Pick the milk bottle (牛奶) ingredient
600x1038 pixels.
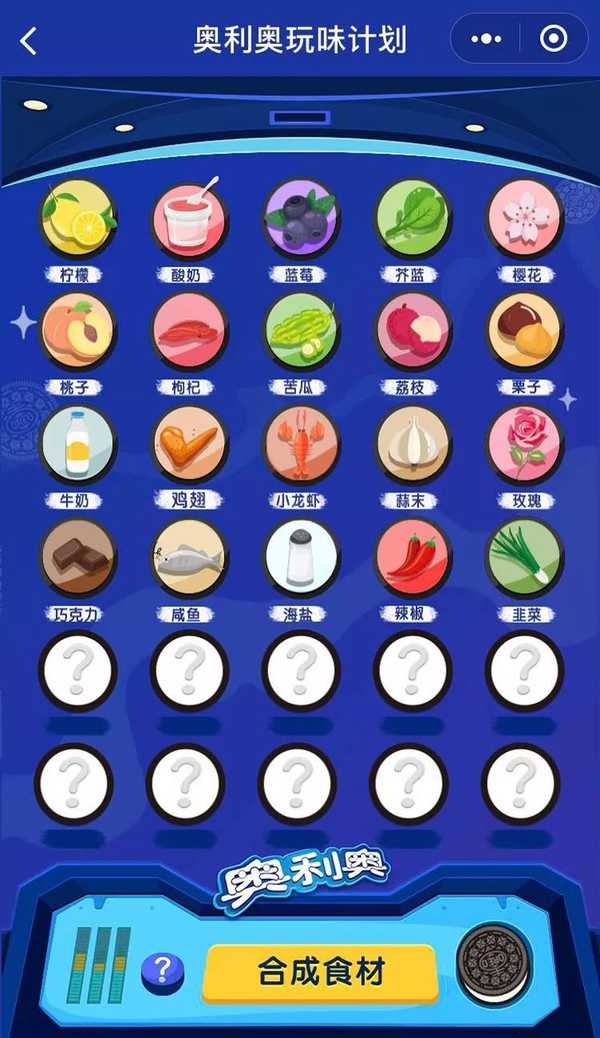click(78, 444)
